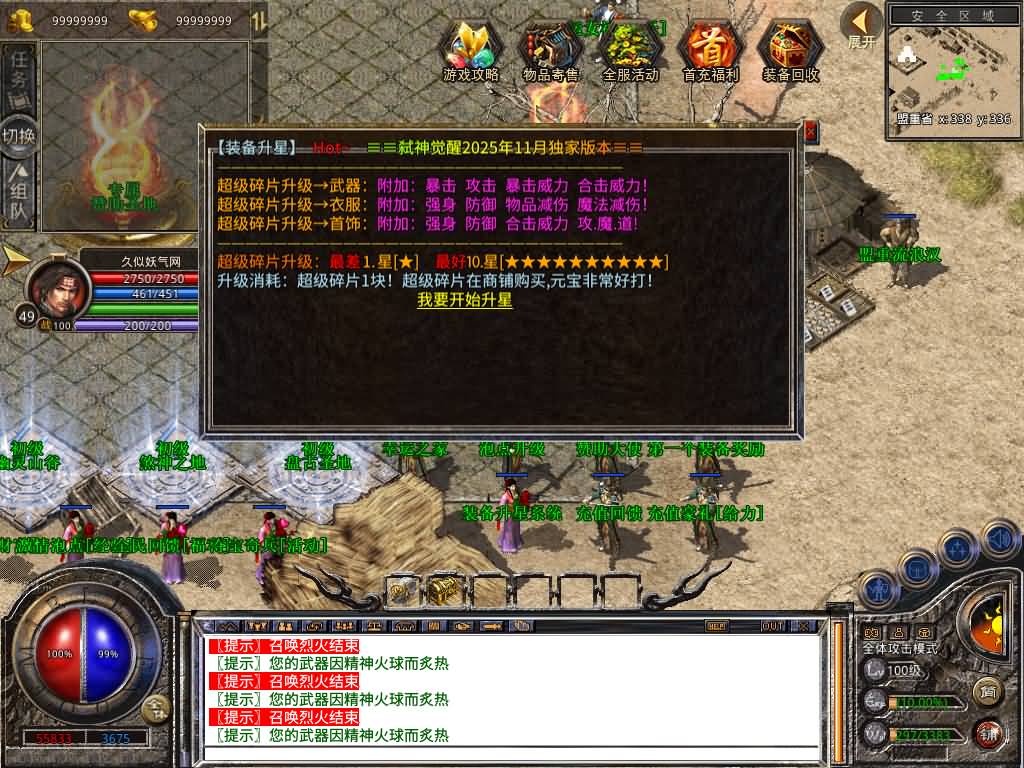This screenshot has height=768, width=1024.
Task: Open the round blue character figure button
Action: [x=877, y=589]
